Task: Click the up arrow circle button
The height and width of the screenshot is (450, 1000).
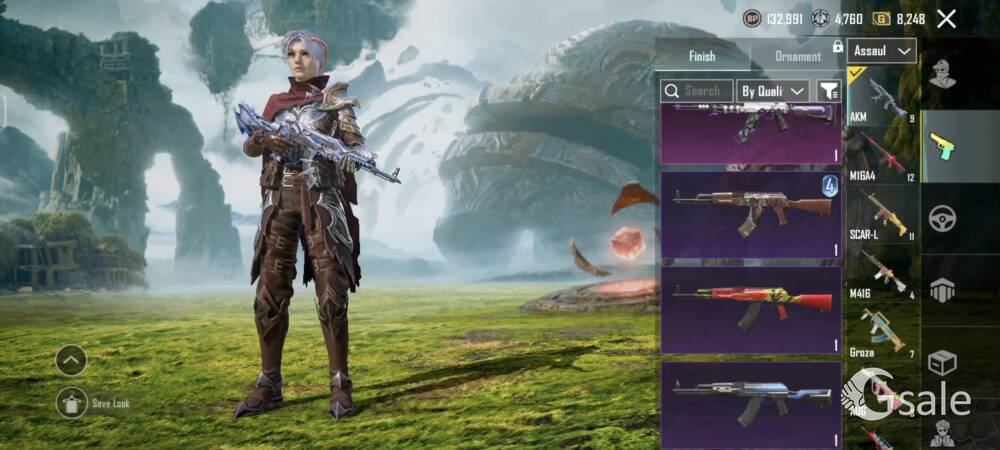Action: 71,359
